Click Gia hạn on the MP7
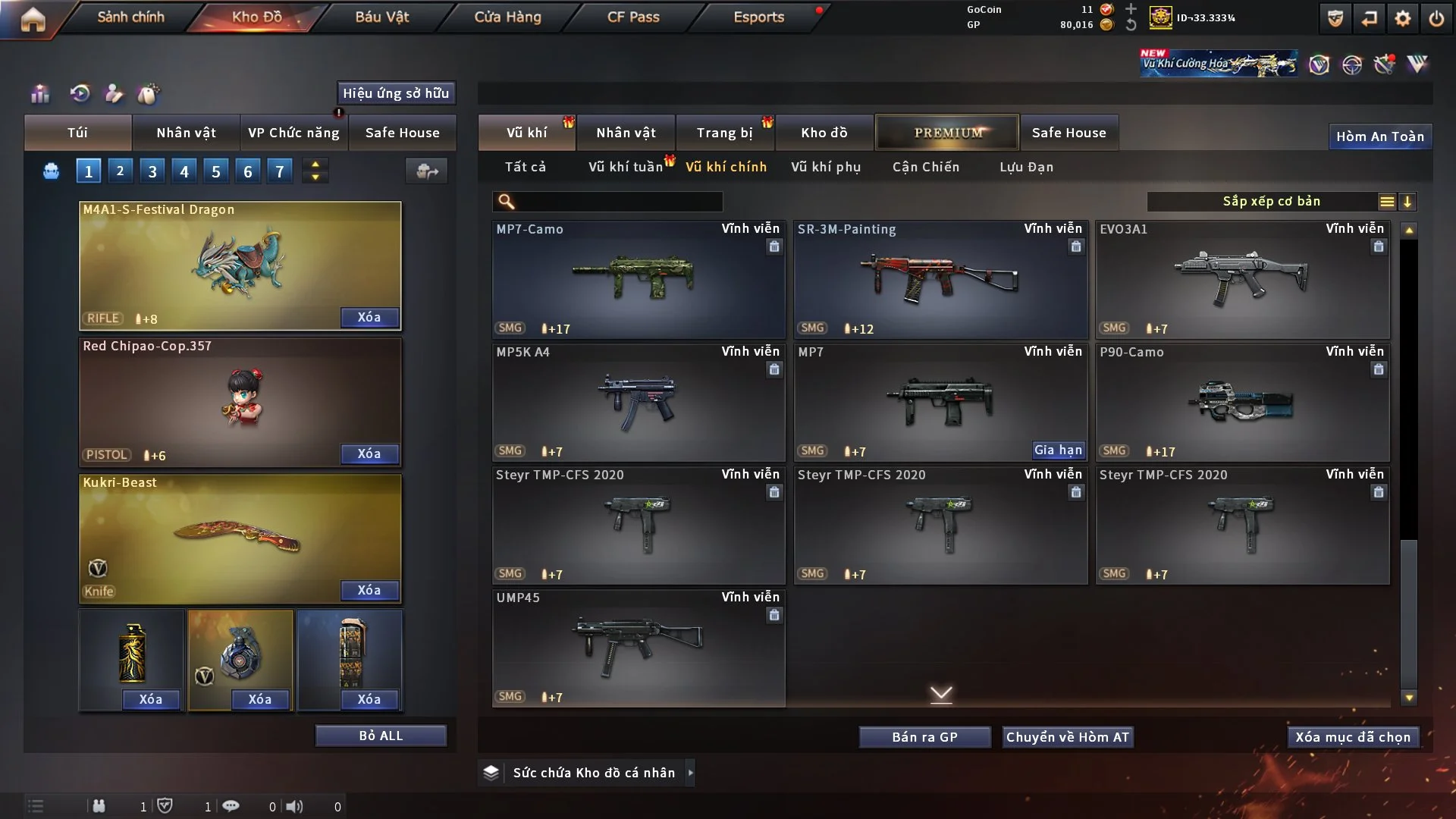Viewport: 1456px width, 819px height. coord(1058,450)
